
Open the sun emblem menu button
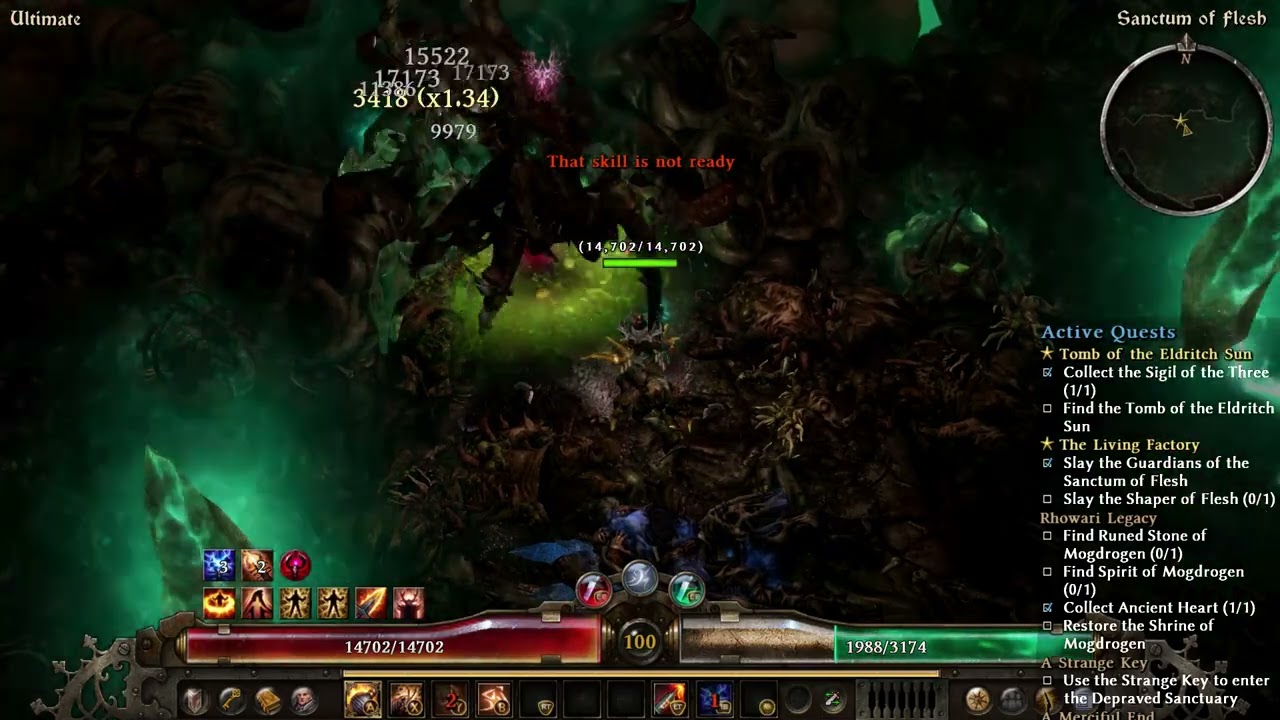[x=977, y=700]
